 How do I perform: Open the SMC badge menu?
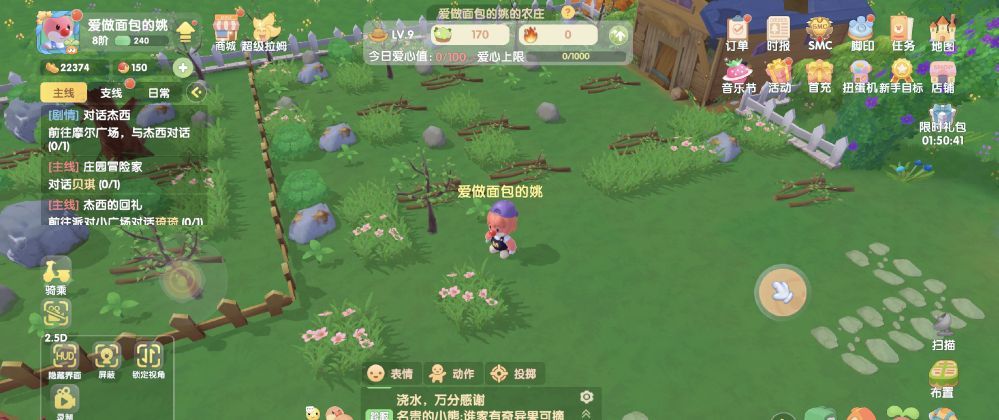(x=820, y=32)
